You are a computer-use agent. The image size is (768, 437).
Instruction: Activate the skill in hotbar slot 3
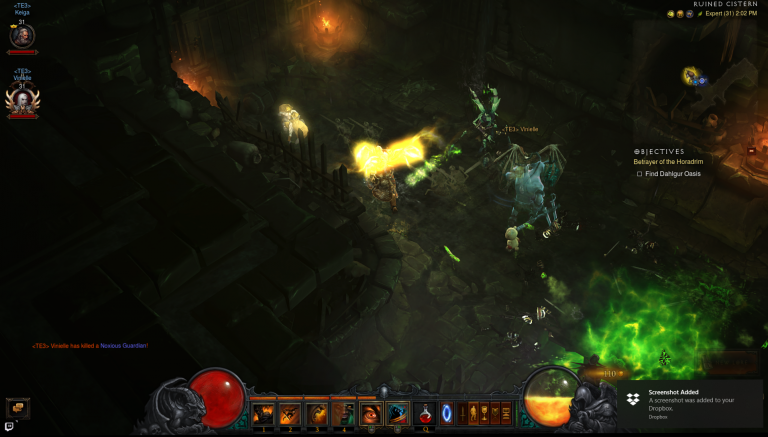(x=316, y=413)
